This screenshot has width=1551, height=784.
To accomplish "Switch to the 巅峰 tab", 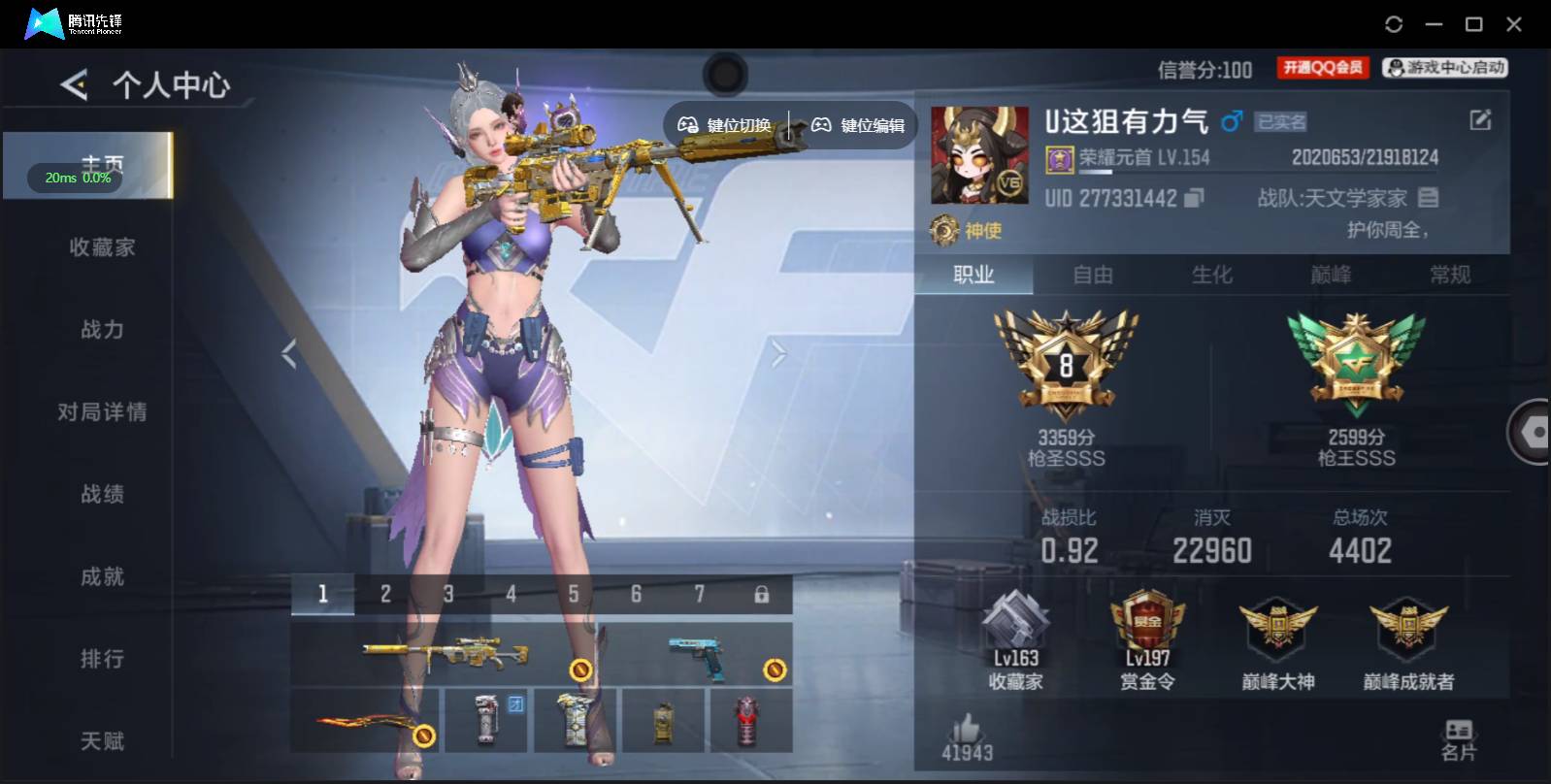I will [x=1332, y=276].
